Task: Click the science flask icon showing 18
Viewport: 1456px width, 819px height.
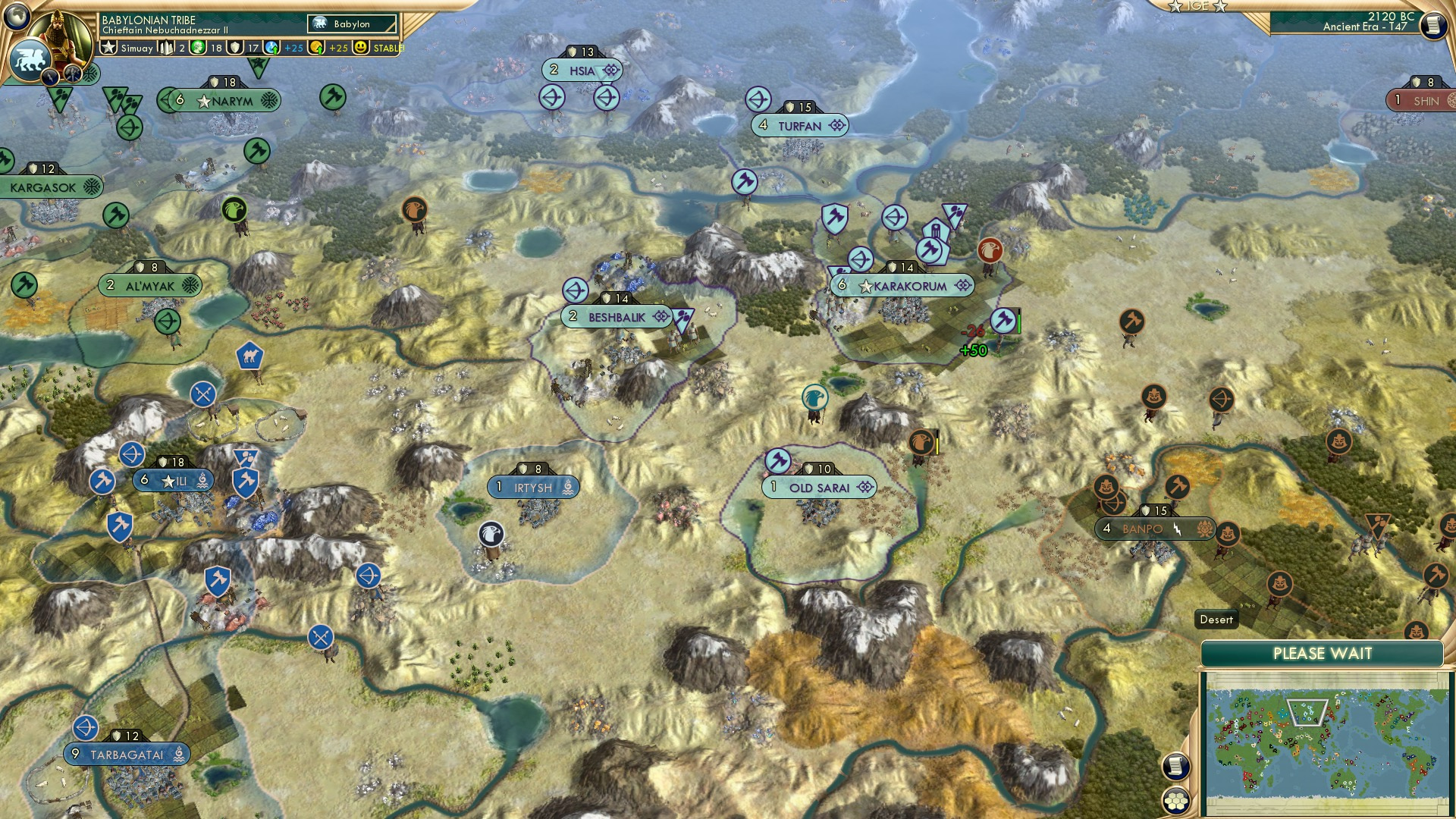Action: pyautogui.click(x=199, y=48)
